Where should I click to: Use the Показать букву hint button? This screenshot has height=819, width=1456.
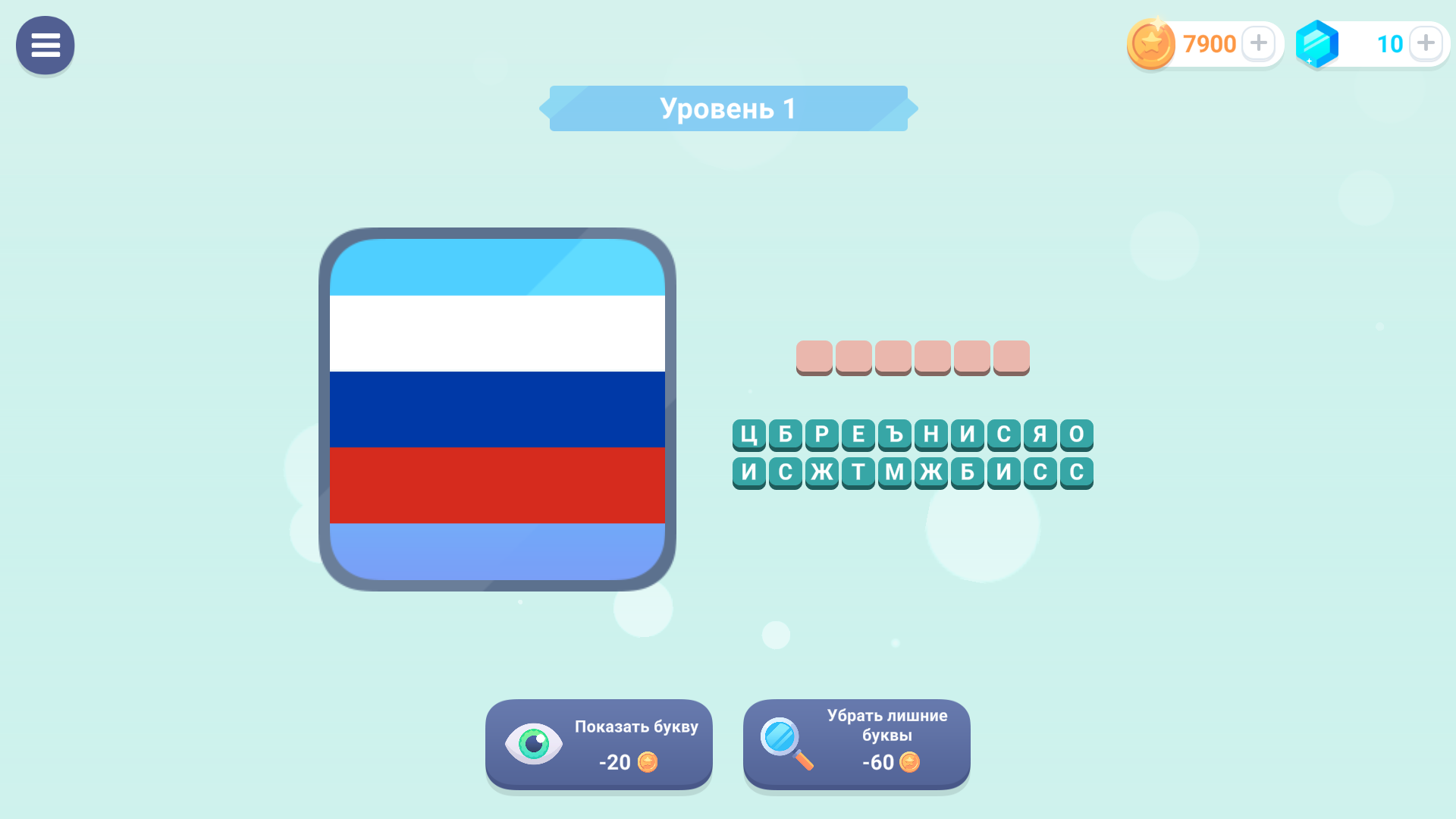click(599, 745)
